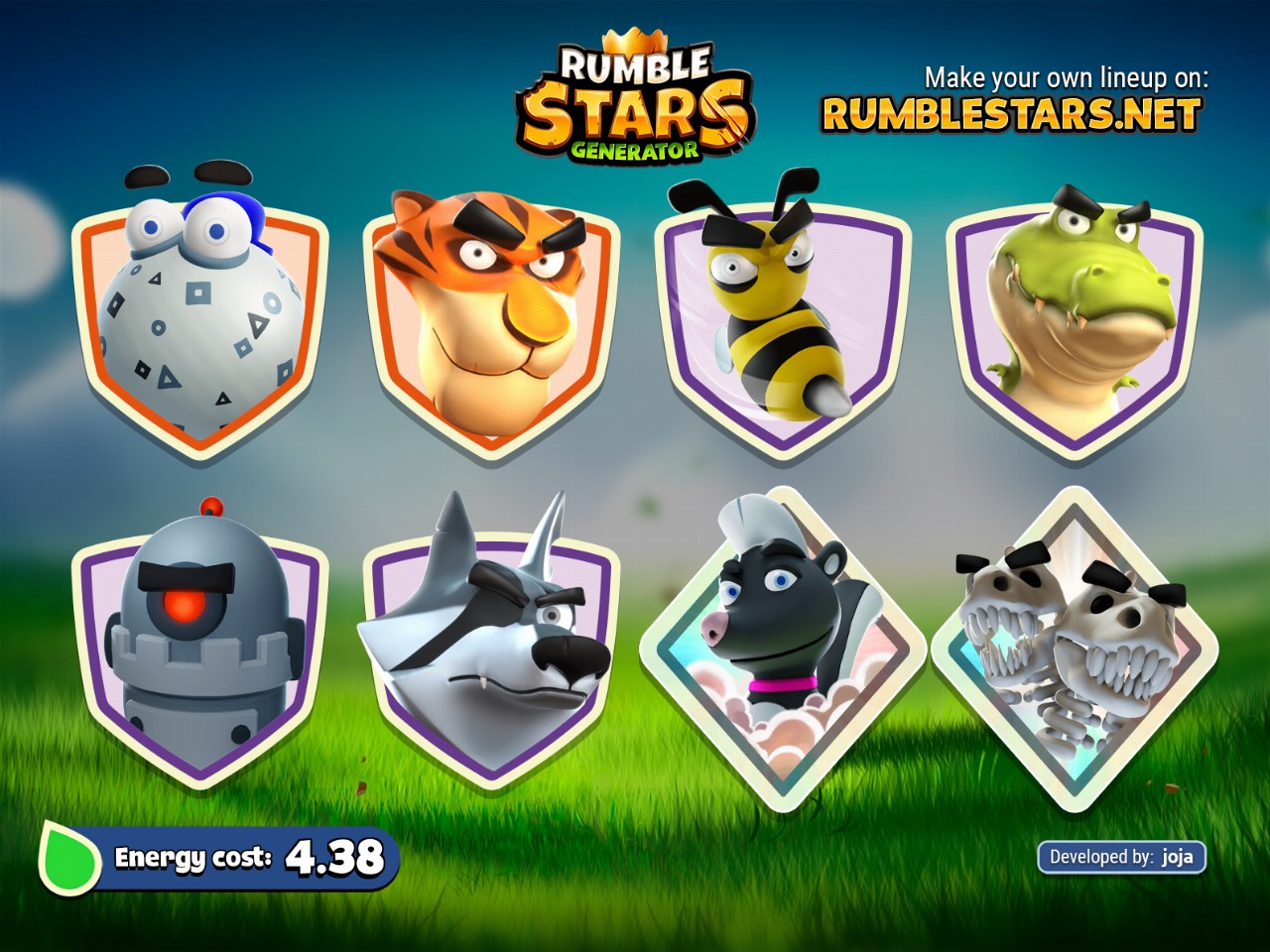Open the Developed by joja badge
1270x952 pixels.
tap(1121, 857)
